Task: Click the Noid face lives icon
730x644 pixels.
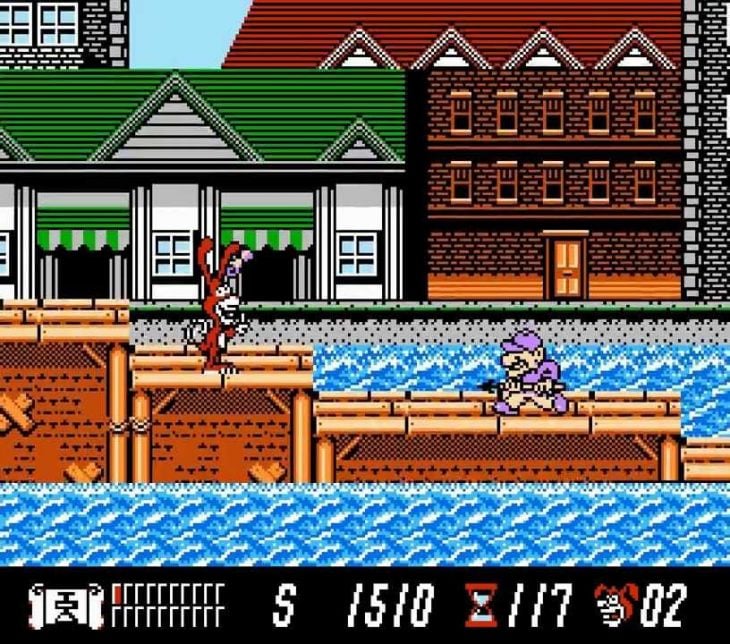Action: click(x=614, y=604)
